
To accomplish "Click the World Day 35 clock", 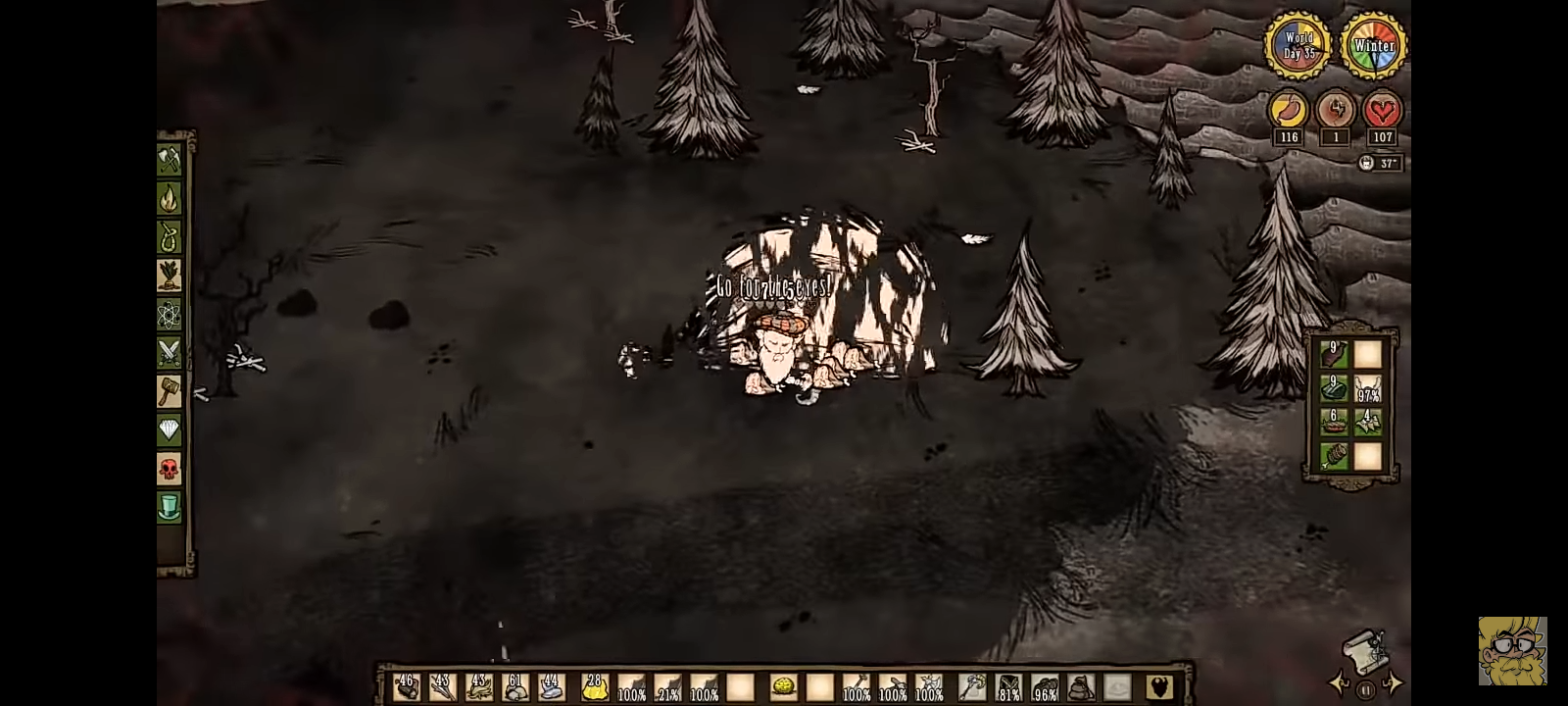I will (x=1298, y=44).
